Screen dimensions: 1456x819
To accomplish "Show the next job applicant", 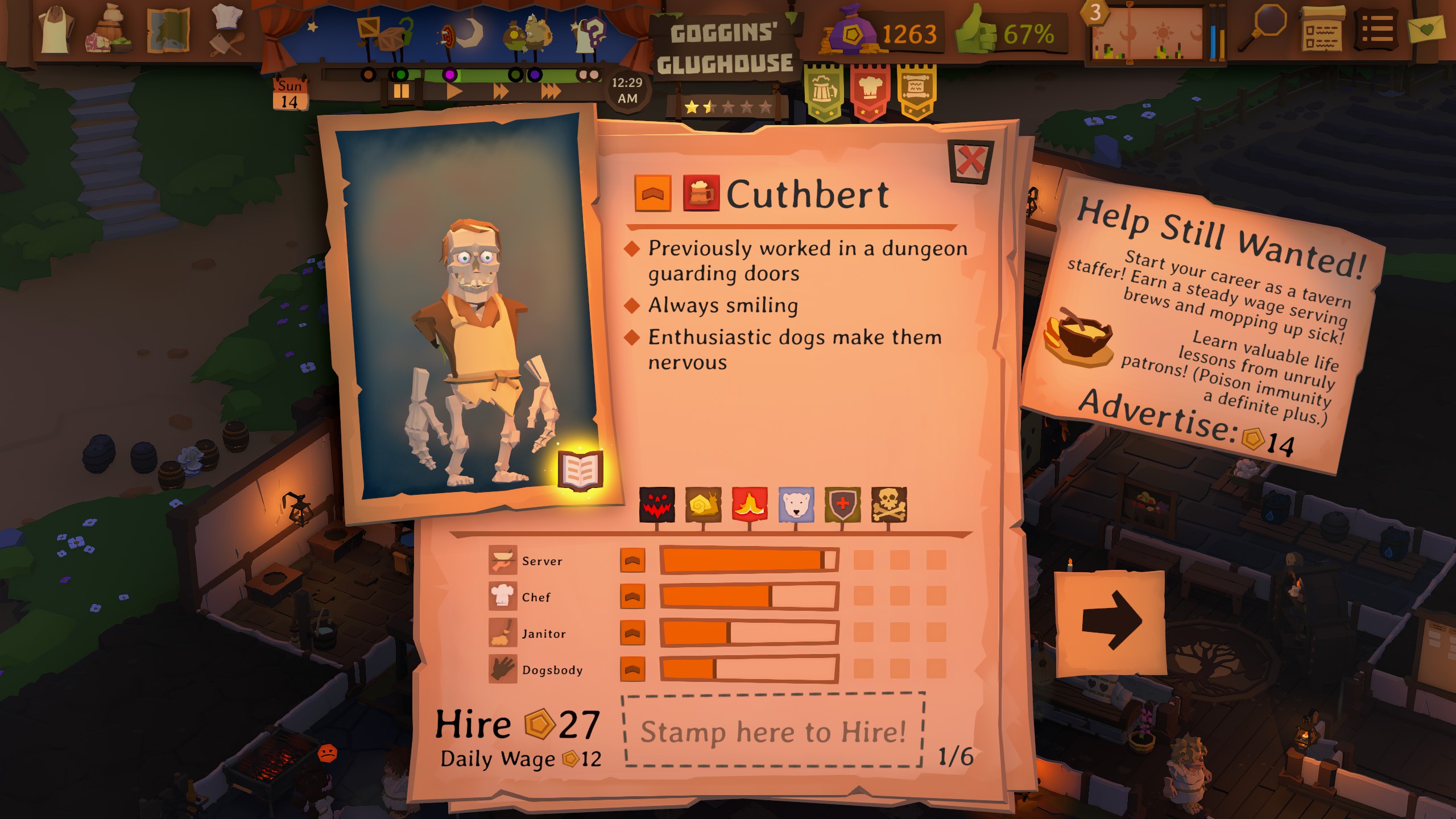I will pyautogui.click(x=1110, y=621).
